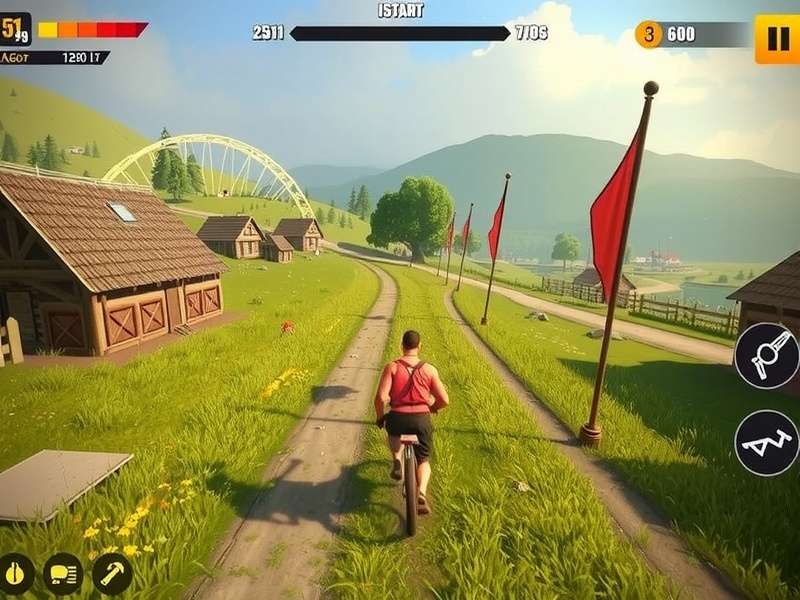The width and height of the screenshot is (800, 600).
Task: Select the yellow hammer tool icon
Action: (112, 573)
